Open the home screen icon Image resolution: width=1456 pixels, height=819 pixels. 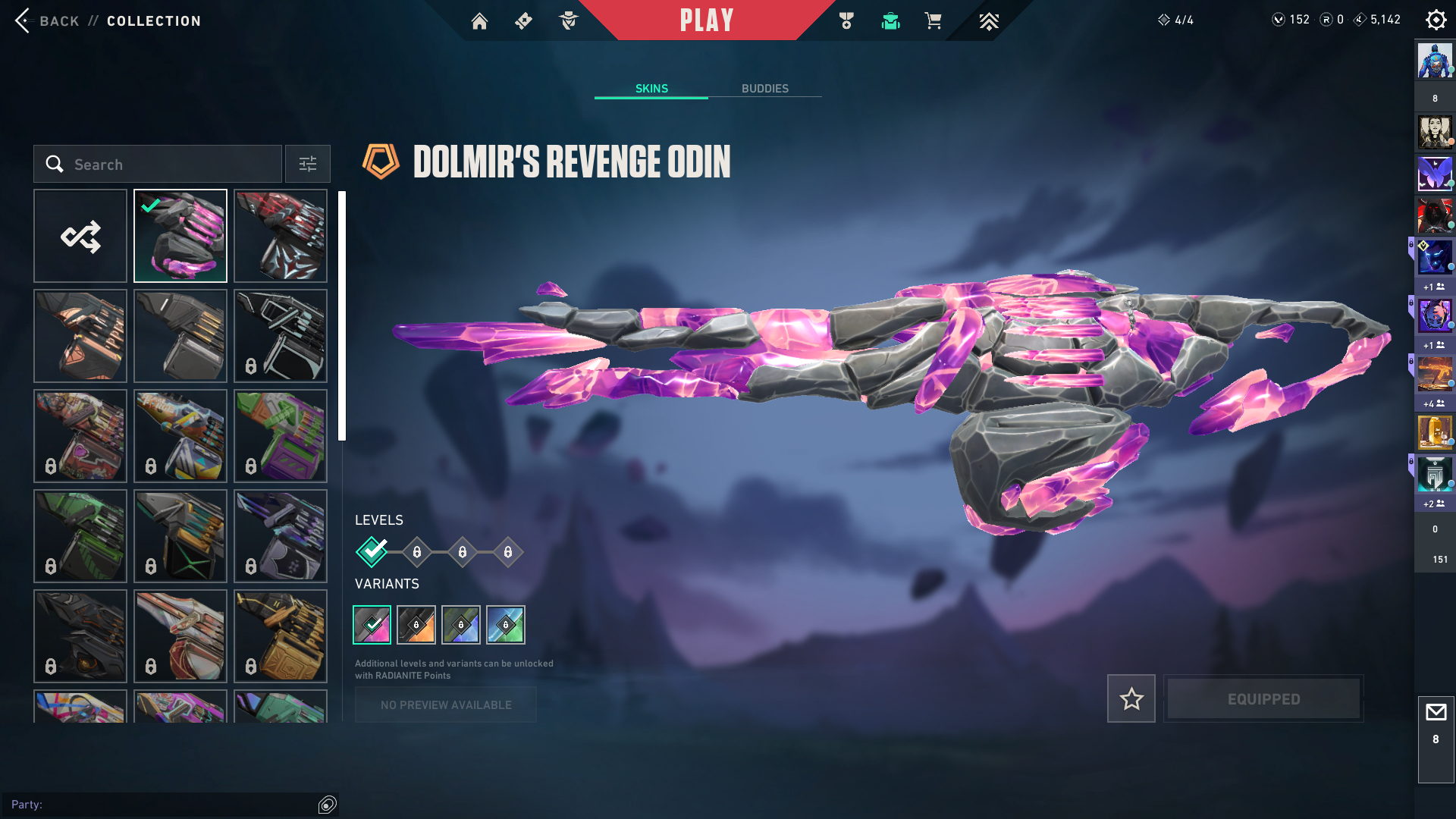pos(479,21)
